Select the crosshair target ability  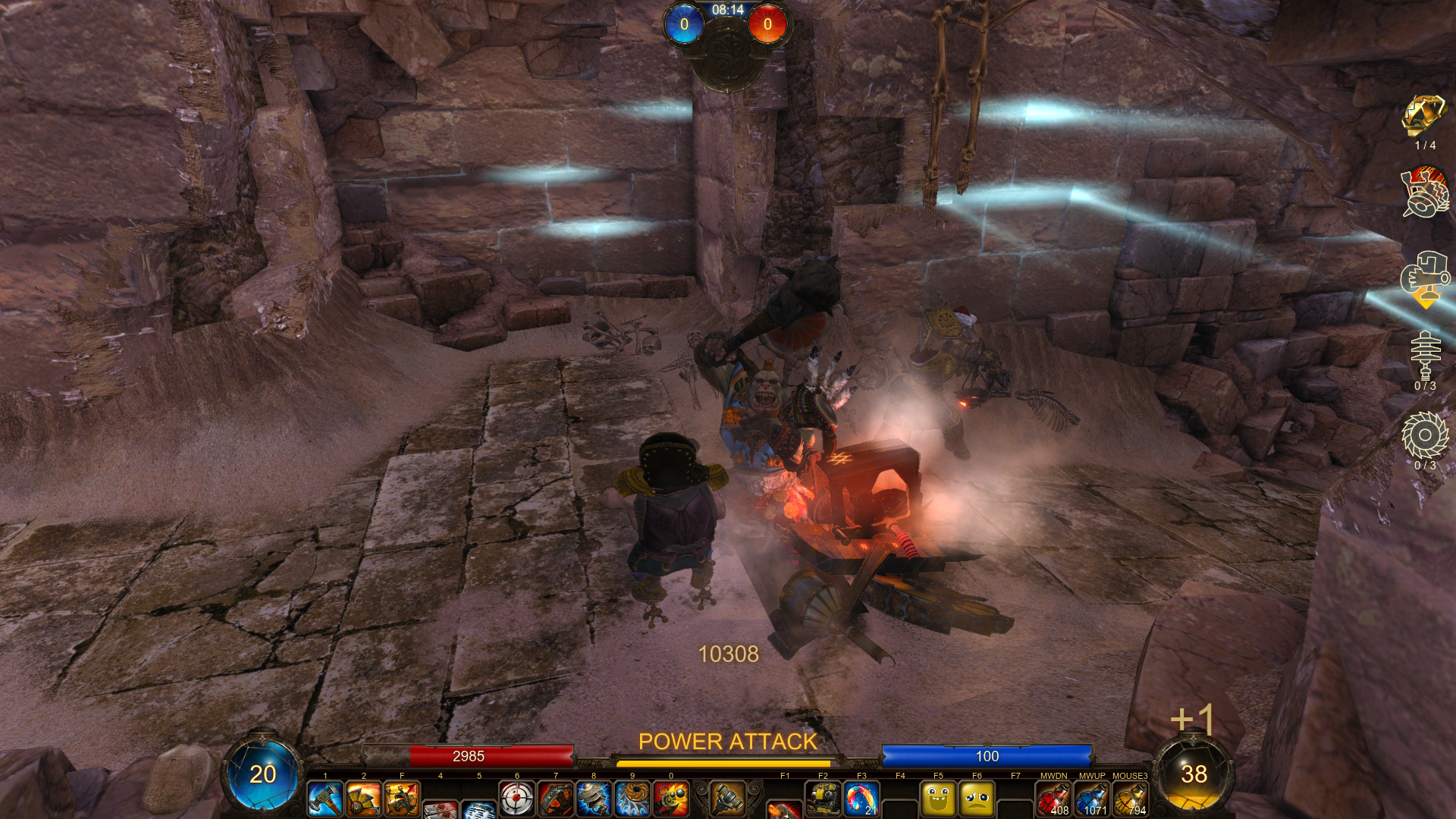pos(517,799)
